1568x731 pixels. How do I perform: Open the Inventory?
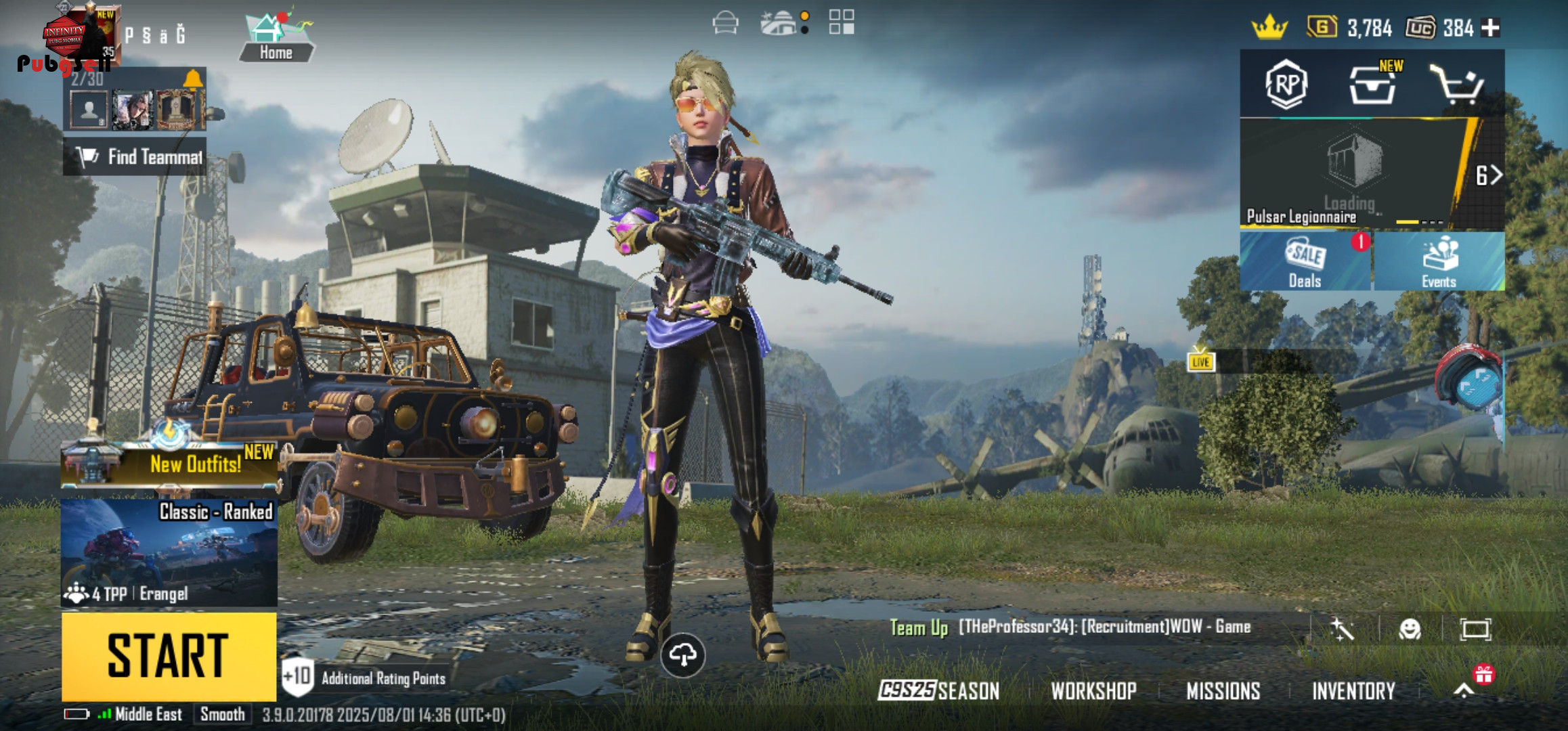[1353, 690]
